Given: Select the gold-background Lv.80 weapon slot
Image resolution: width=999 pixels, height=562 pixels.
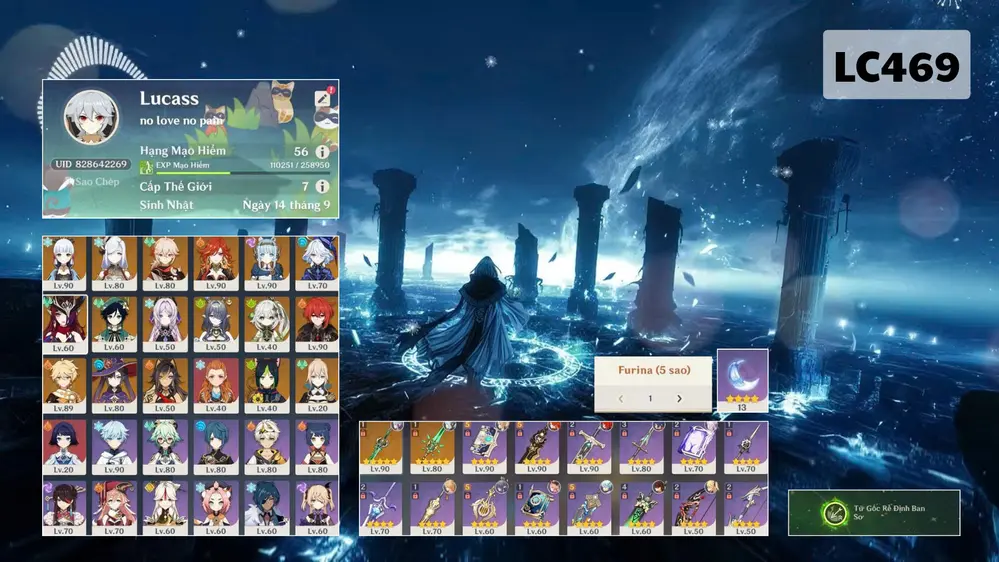Looking at the screenshot, I should click(x=433, y=446).
